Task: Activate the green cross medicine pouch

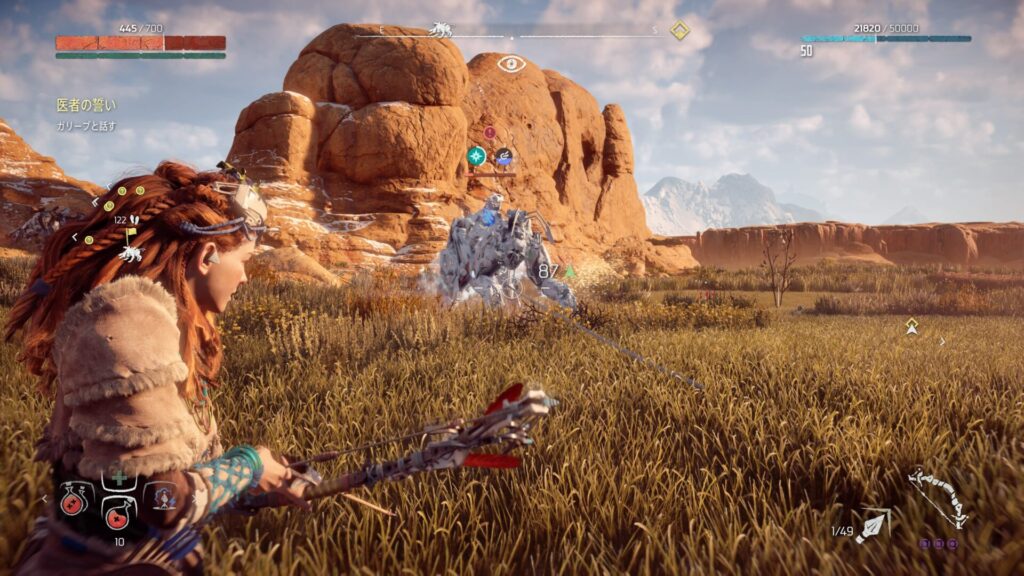Action: [119, 478]
